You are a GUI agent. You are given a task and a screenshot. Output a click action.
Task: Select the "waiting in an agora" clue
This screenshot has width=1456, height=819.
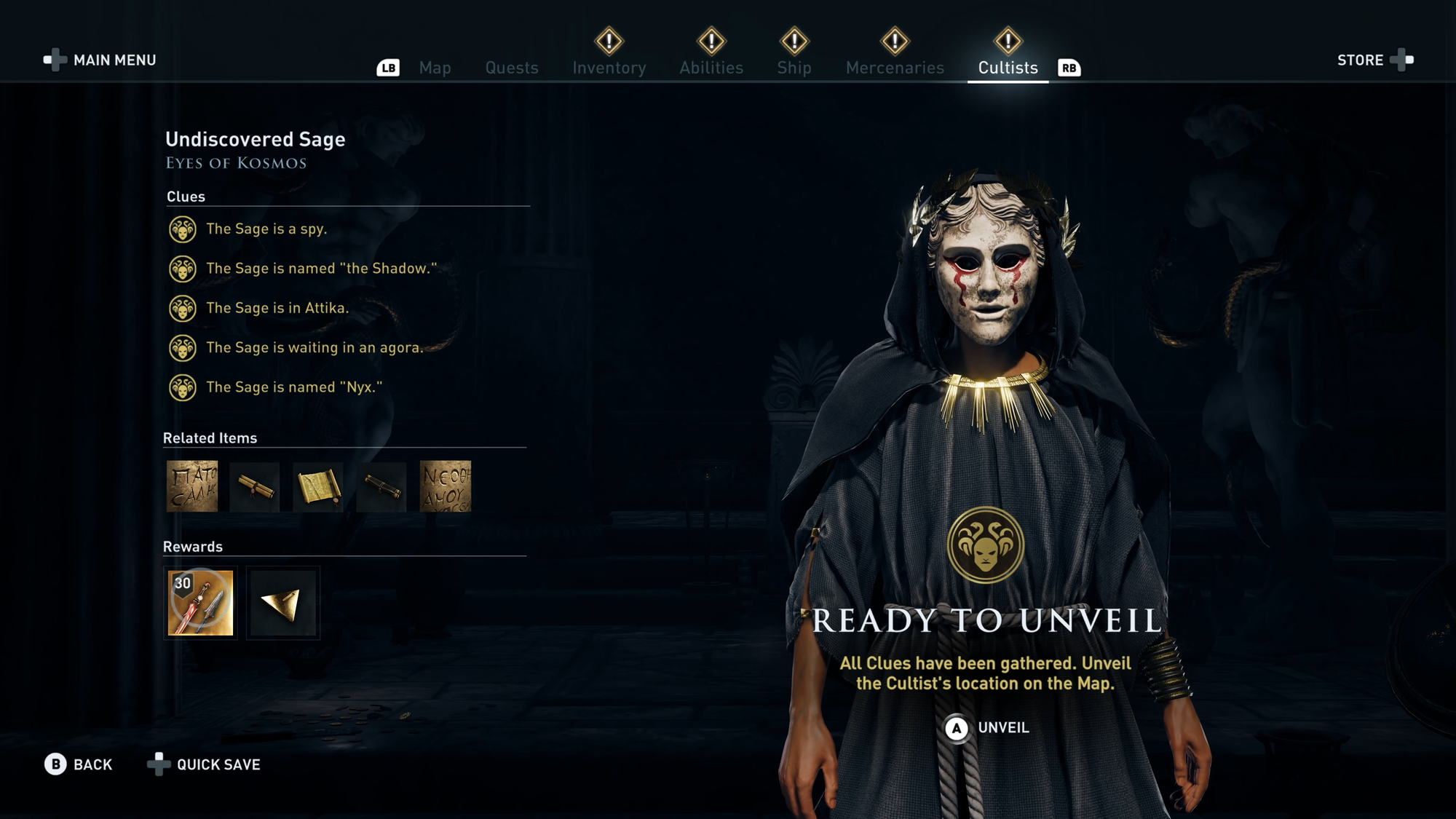pyautogui.click(x=314, y=348)
